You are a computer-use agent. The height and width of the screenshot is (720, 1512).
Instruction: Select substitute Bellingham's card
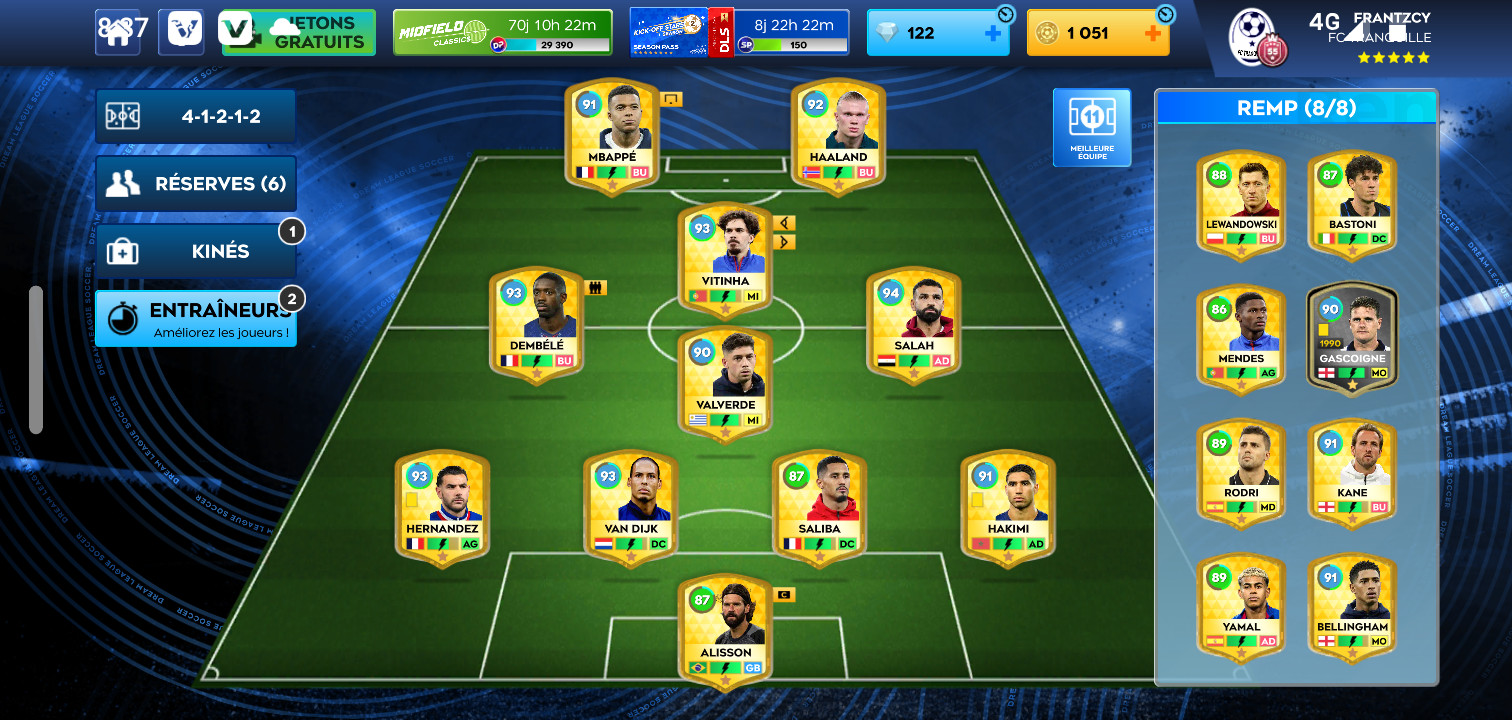pyautogui.click(x=1352, y=605)
